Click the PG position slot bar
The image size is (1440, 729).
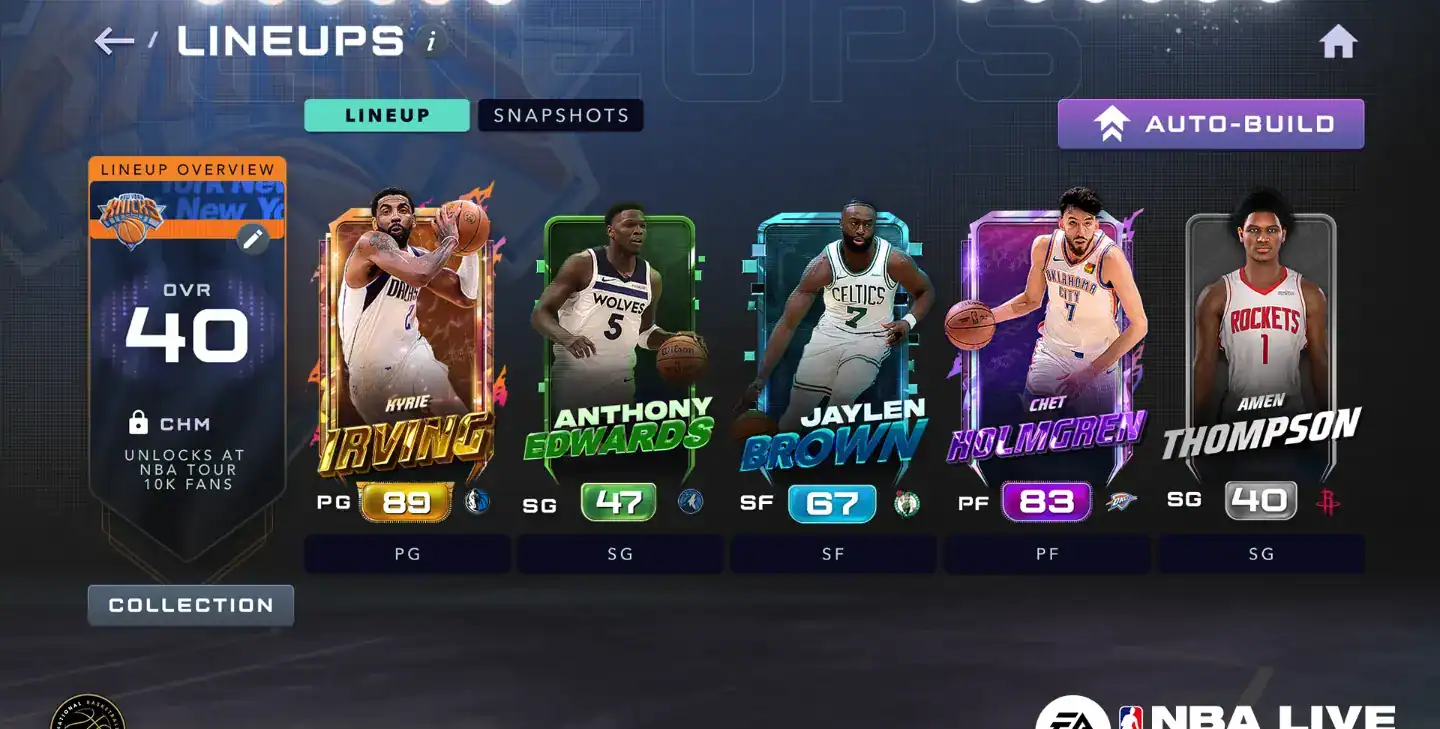pos(407,554)
